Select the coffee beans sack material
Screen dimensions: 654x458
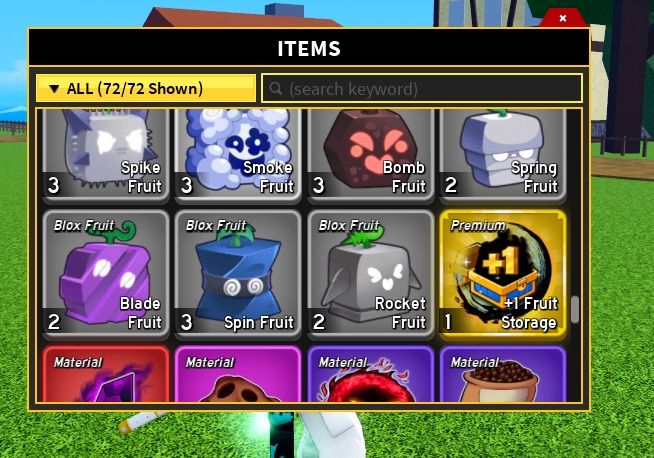pos(502,376)
